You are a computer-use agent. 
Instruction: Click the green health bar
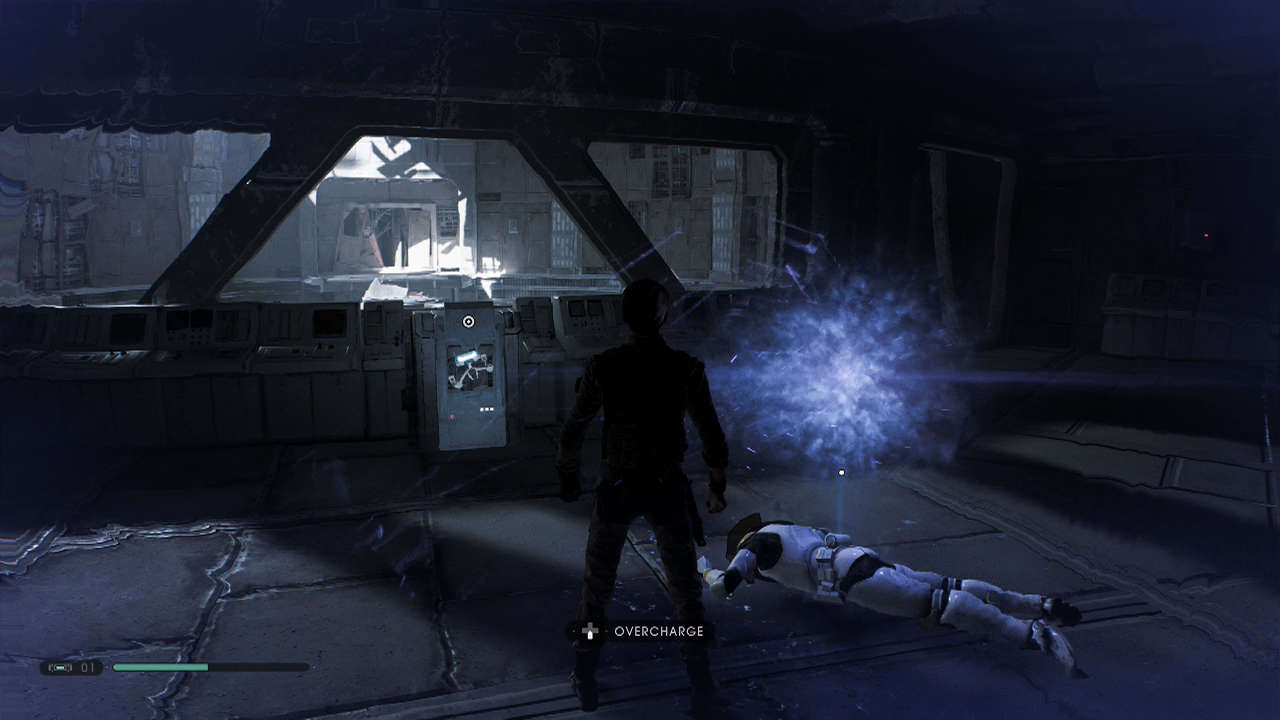coord(160,667)
